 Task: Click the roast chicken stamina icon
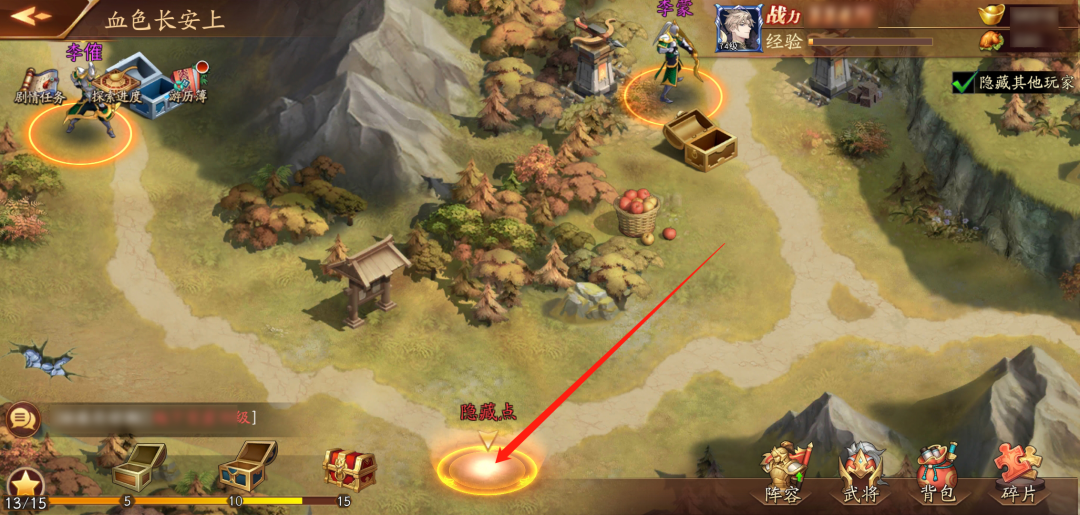(992, 42)
